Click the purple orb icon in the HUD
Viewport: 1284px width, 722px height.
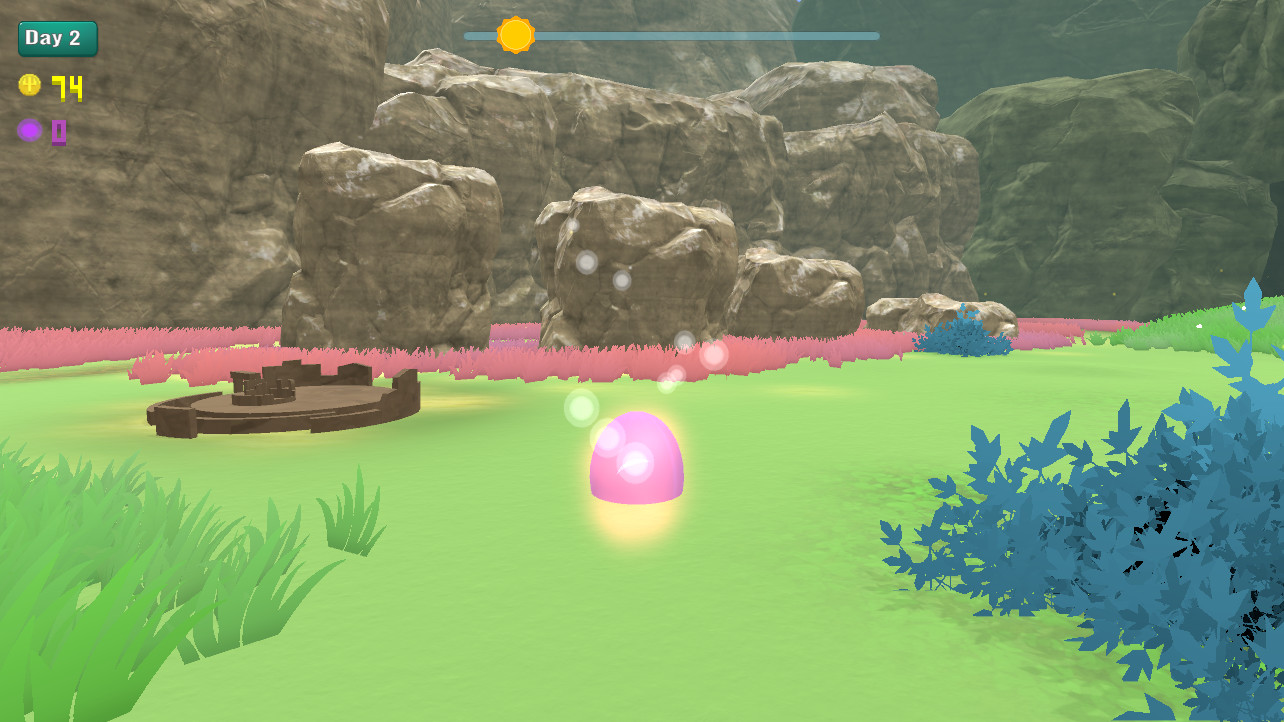pyautogui.click(x=29, y=130)
